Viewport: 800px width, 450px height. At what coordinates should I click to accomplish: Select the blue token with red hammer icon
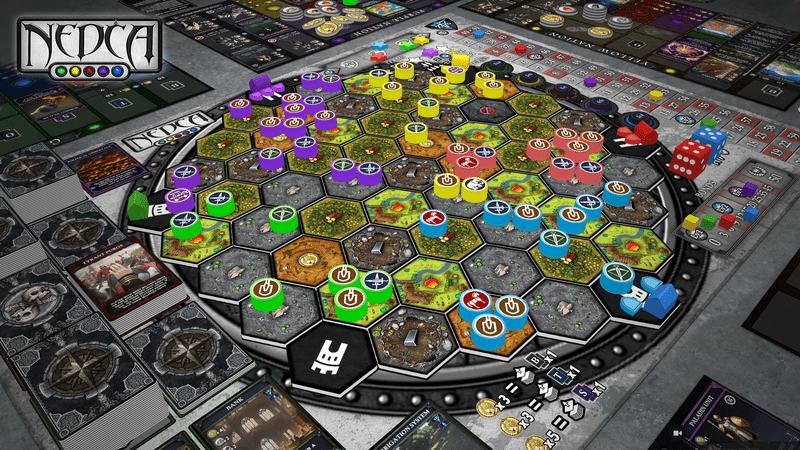point(433,218)
